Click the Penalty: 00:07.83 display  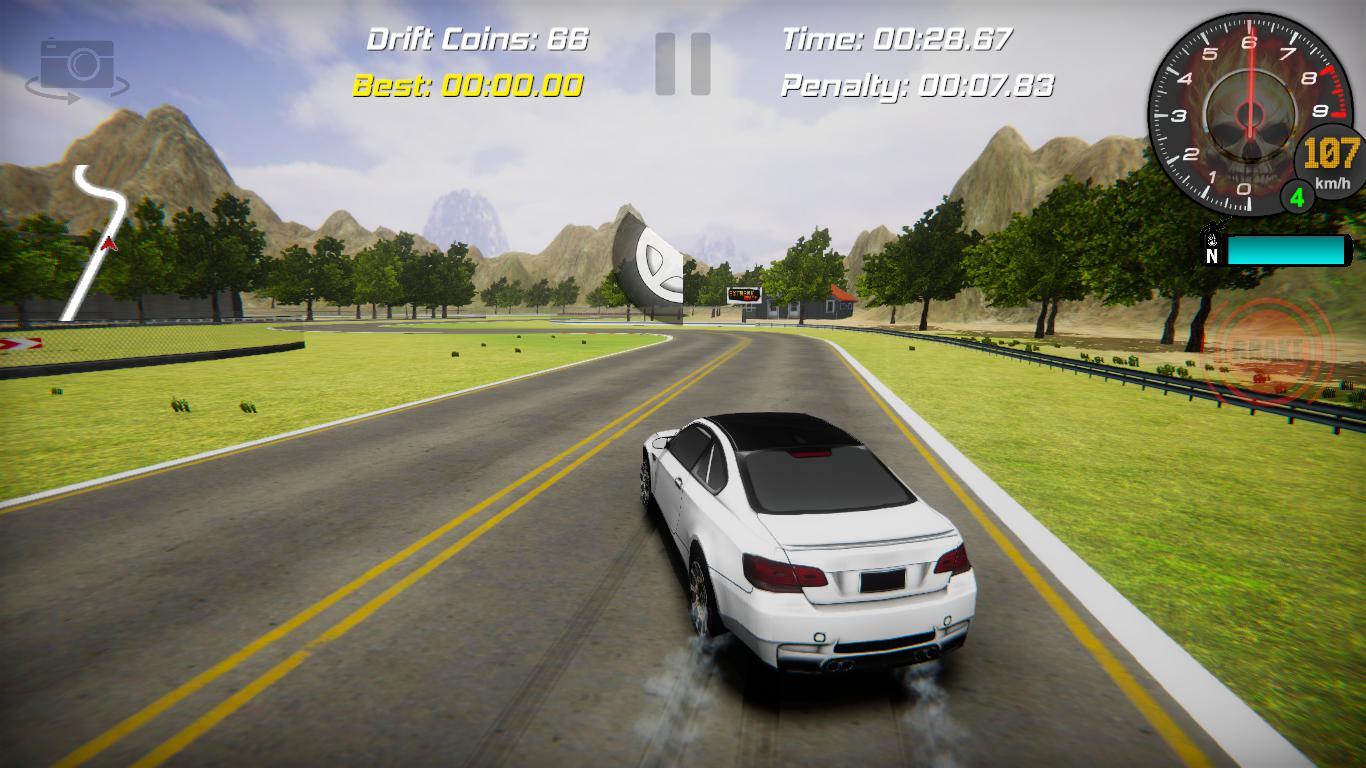[x=917, y=87]
